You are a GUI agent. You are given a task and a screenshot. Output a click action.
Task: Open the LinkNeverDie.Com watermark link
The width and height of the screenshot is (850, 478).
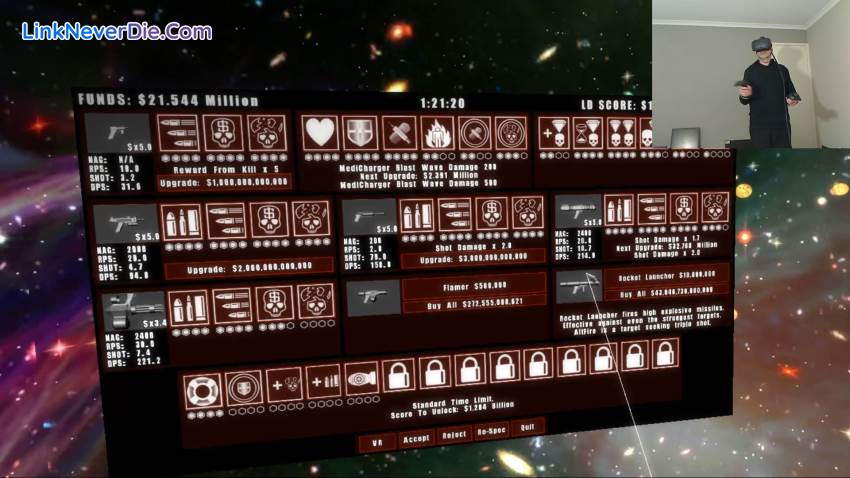pos(116,31)
